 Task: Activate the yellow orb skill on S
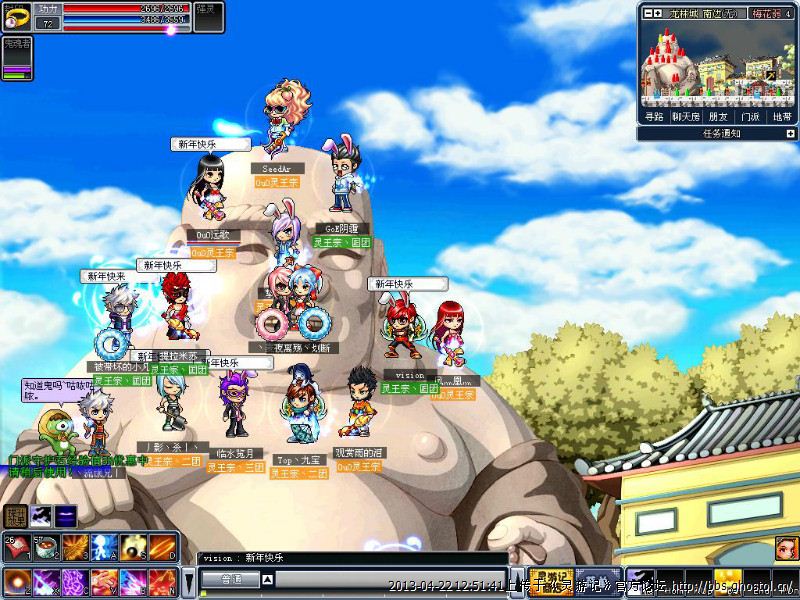click(134, 547)
